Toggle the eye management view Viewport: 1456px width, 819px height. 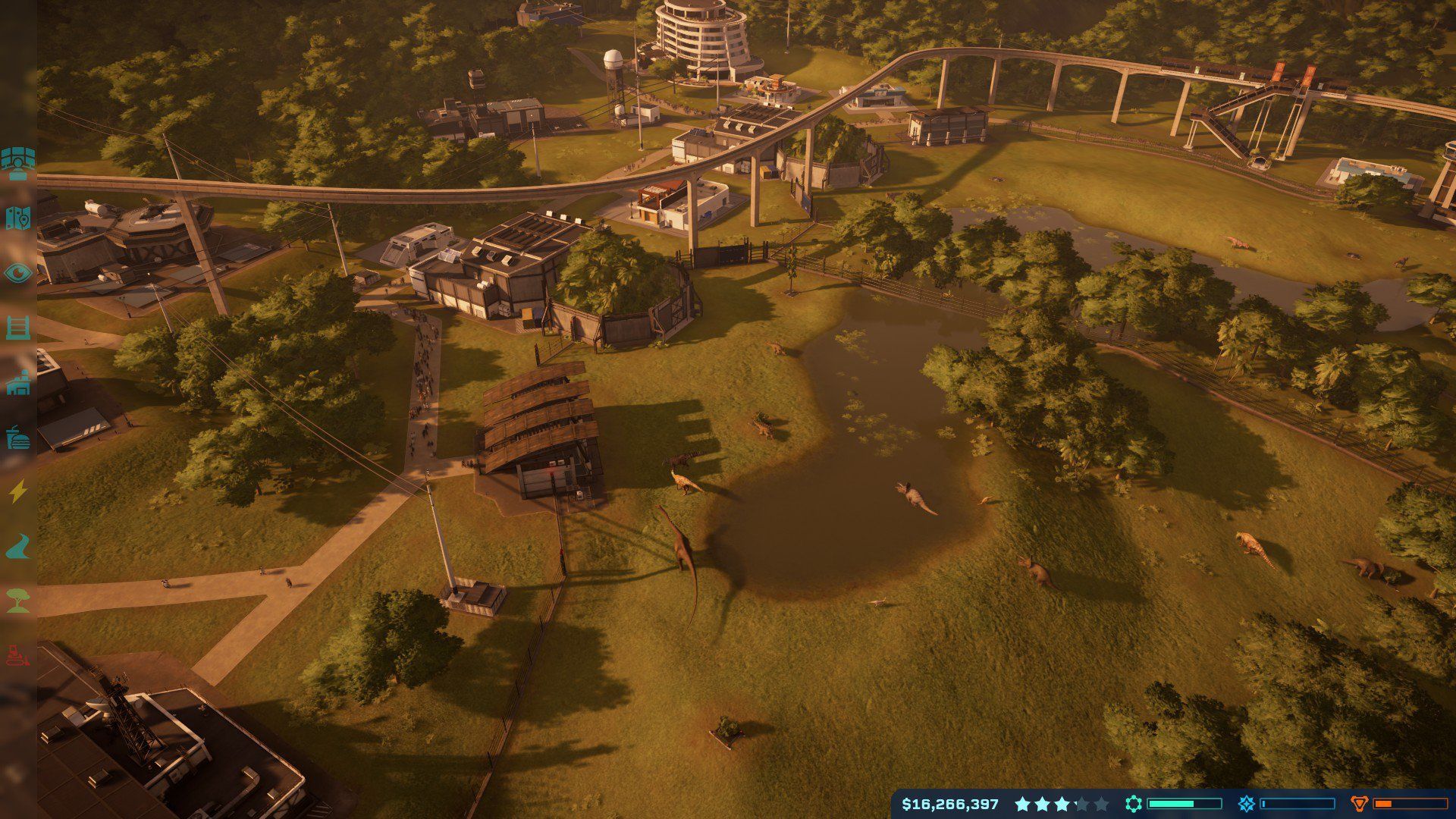pyautogui.click(x=17, y=273)
